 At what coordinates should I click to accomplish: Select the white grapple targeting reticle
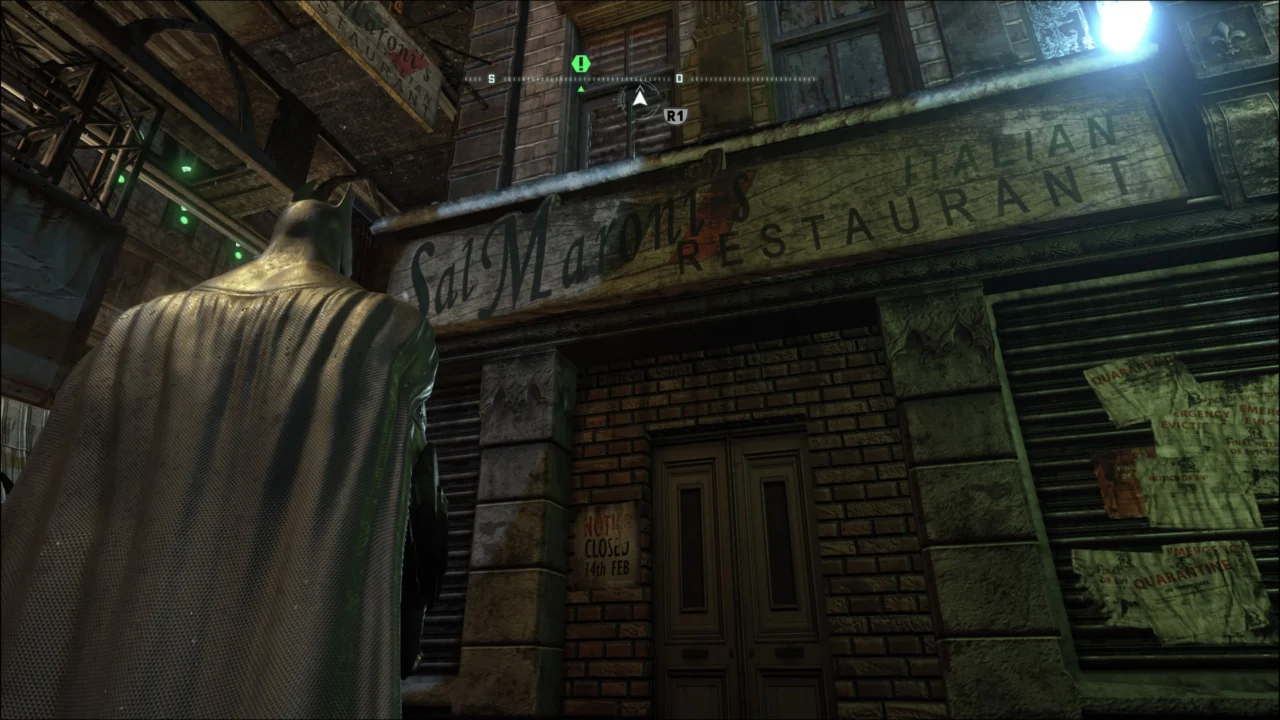(x=640, y=97)
